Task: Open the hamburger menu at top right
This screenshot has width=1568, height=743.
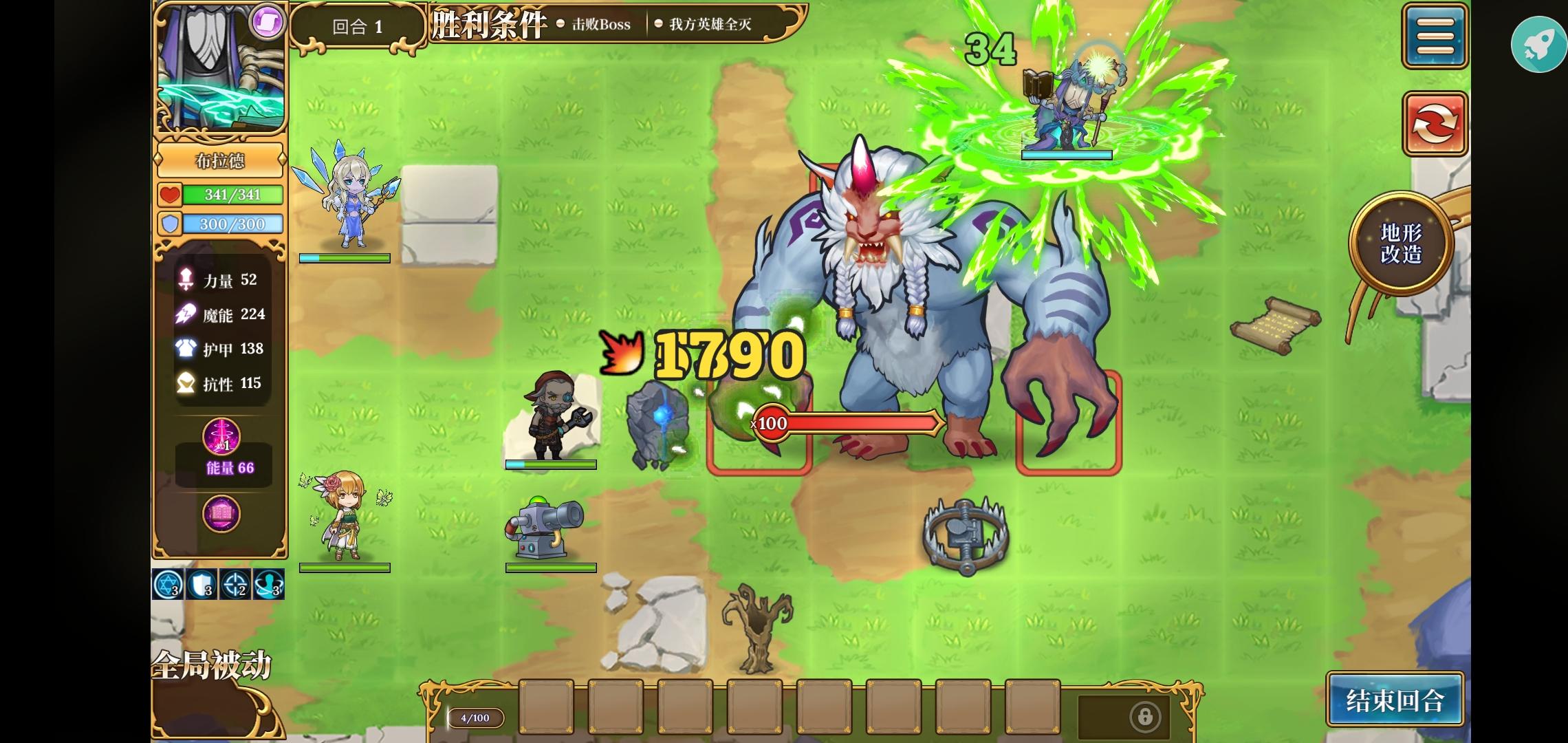Action: pos(1435,35)
